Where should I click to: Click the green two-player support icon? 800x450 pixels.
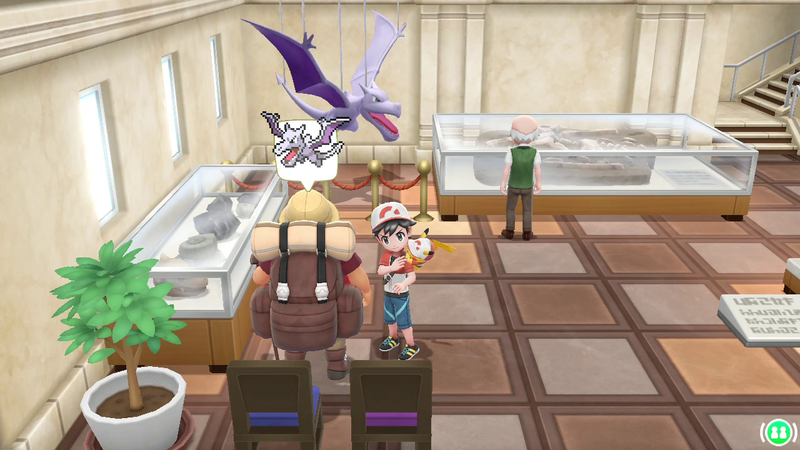778,432
